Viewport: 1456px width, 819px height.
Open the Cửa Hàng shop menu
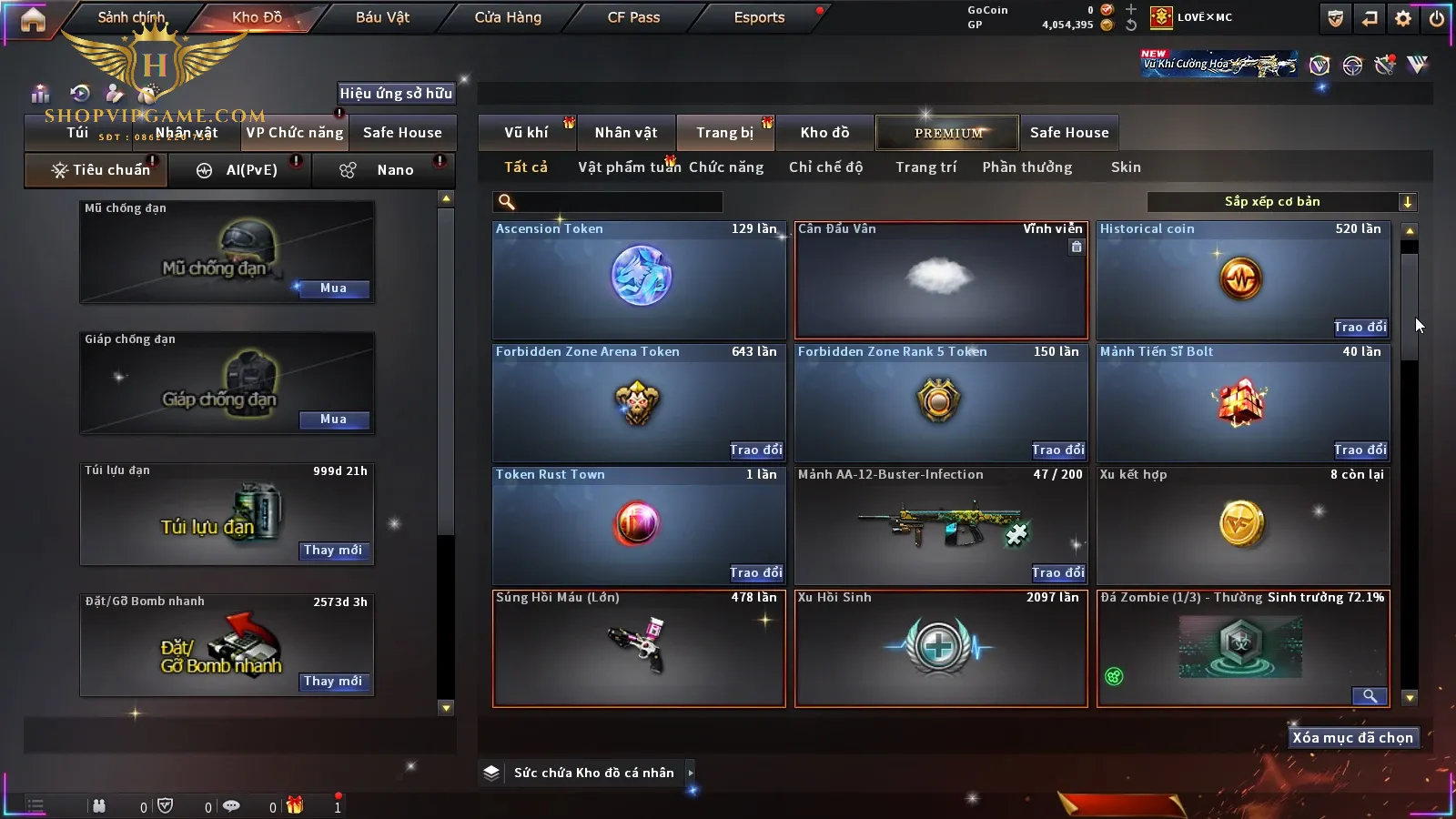[508, 17]
